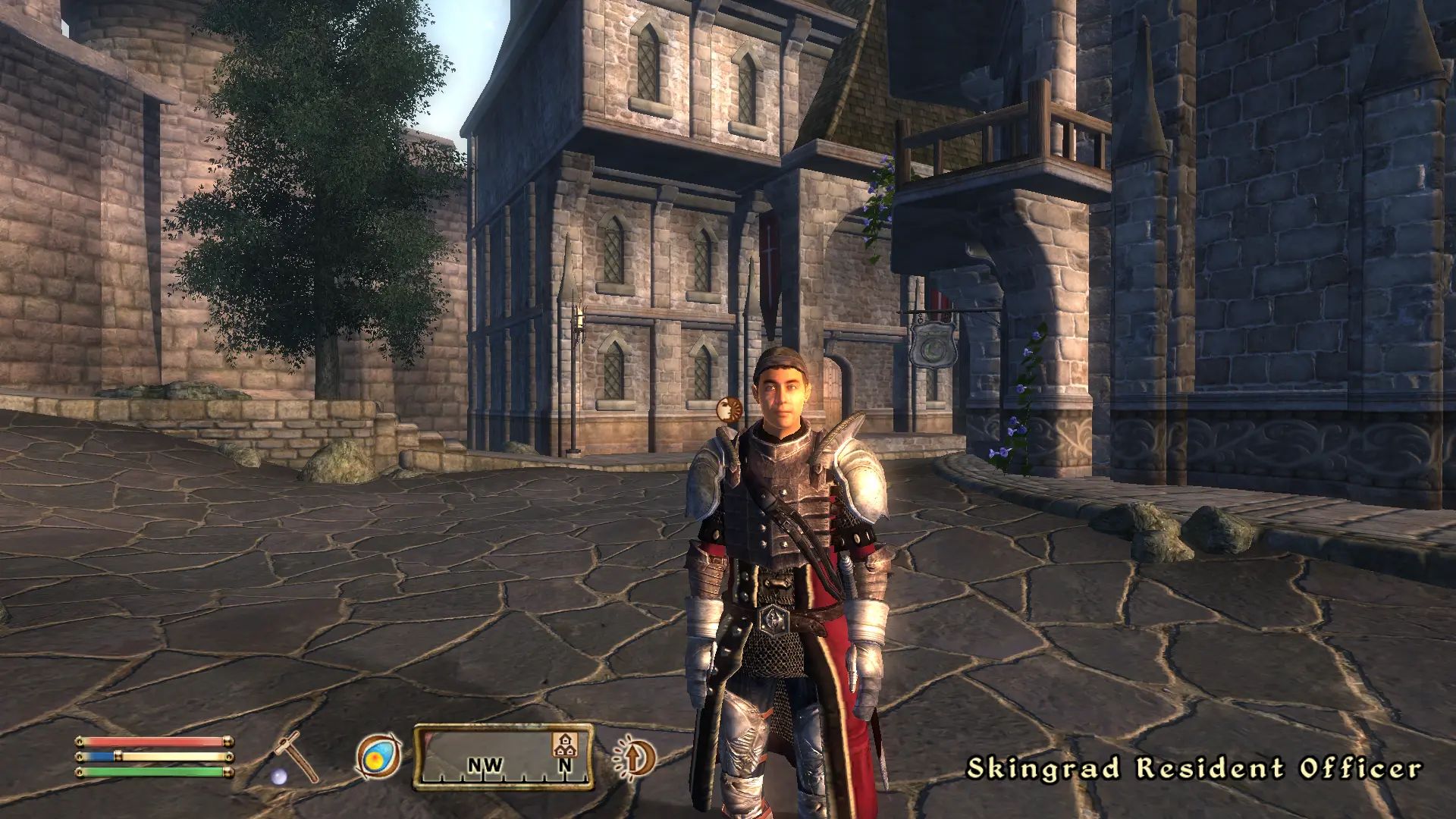The height and width of the screenshot is (819, 1456).
Task: Select the settlement marker on the compass
Action: (x=563, y=744)
